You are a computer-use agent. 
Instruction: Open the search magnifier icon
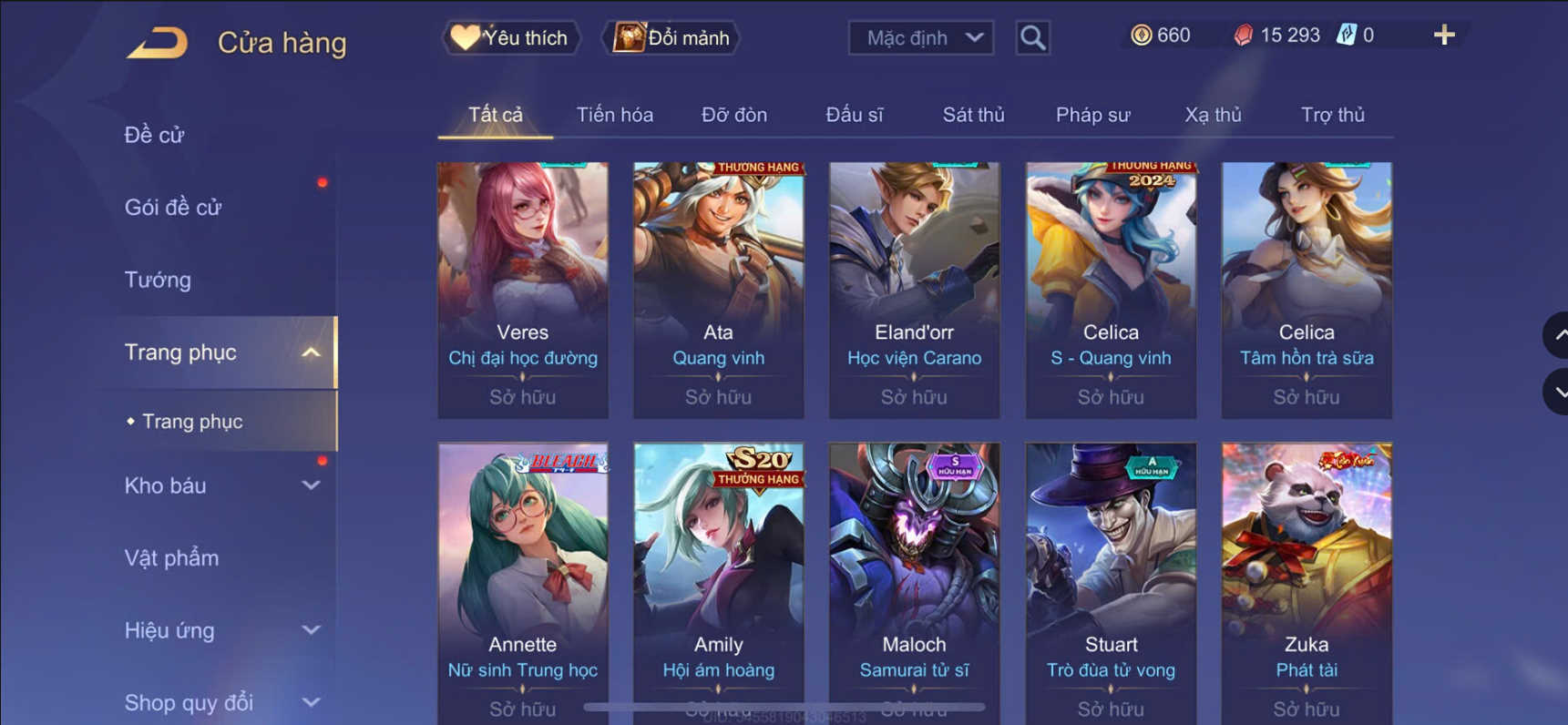click(1032, 37)
